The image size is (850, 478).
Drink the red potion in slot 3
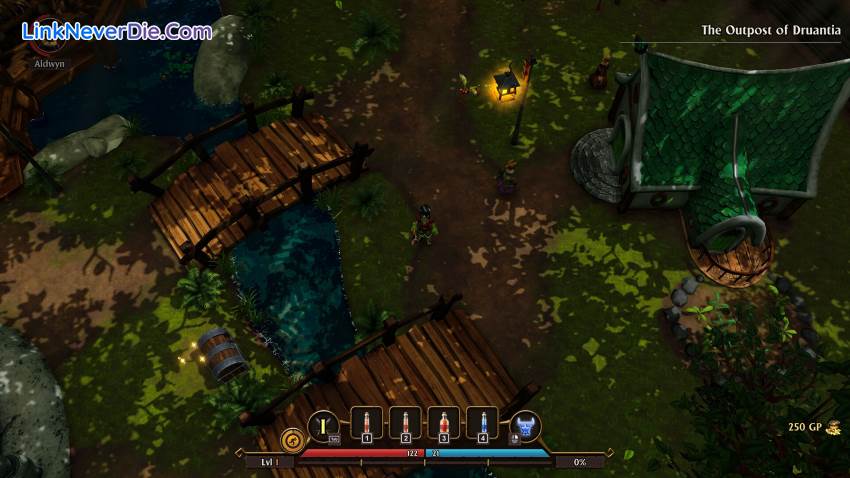tap(444, 424)
